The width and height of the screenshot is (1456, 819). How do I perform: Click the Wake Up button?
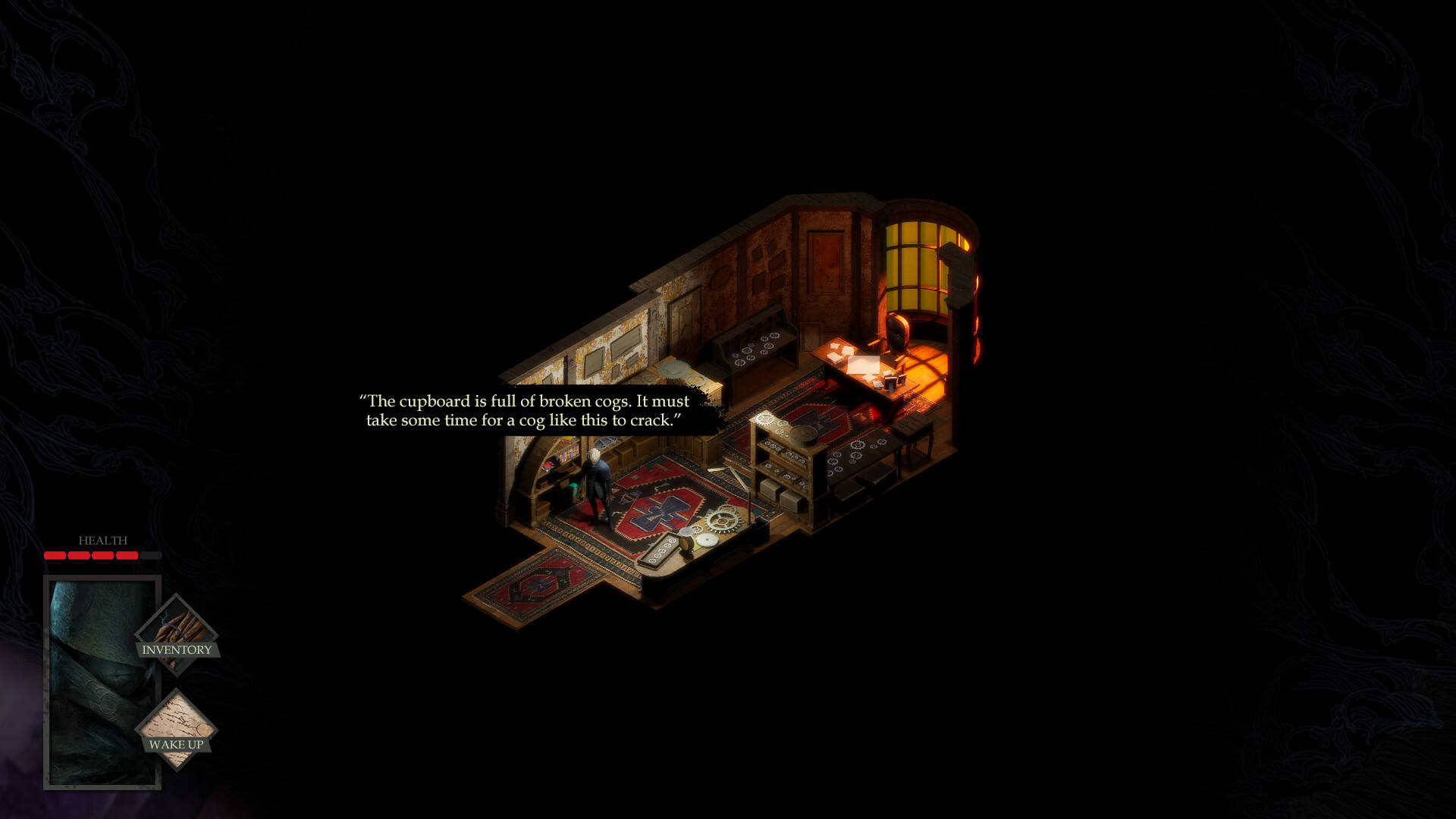coord(176,730)
